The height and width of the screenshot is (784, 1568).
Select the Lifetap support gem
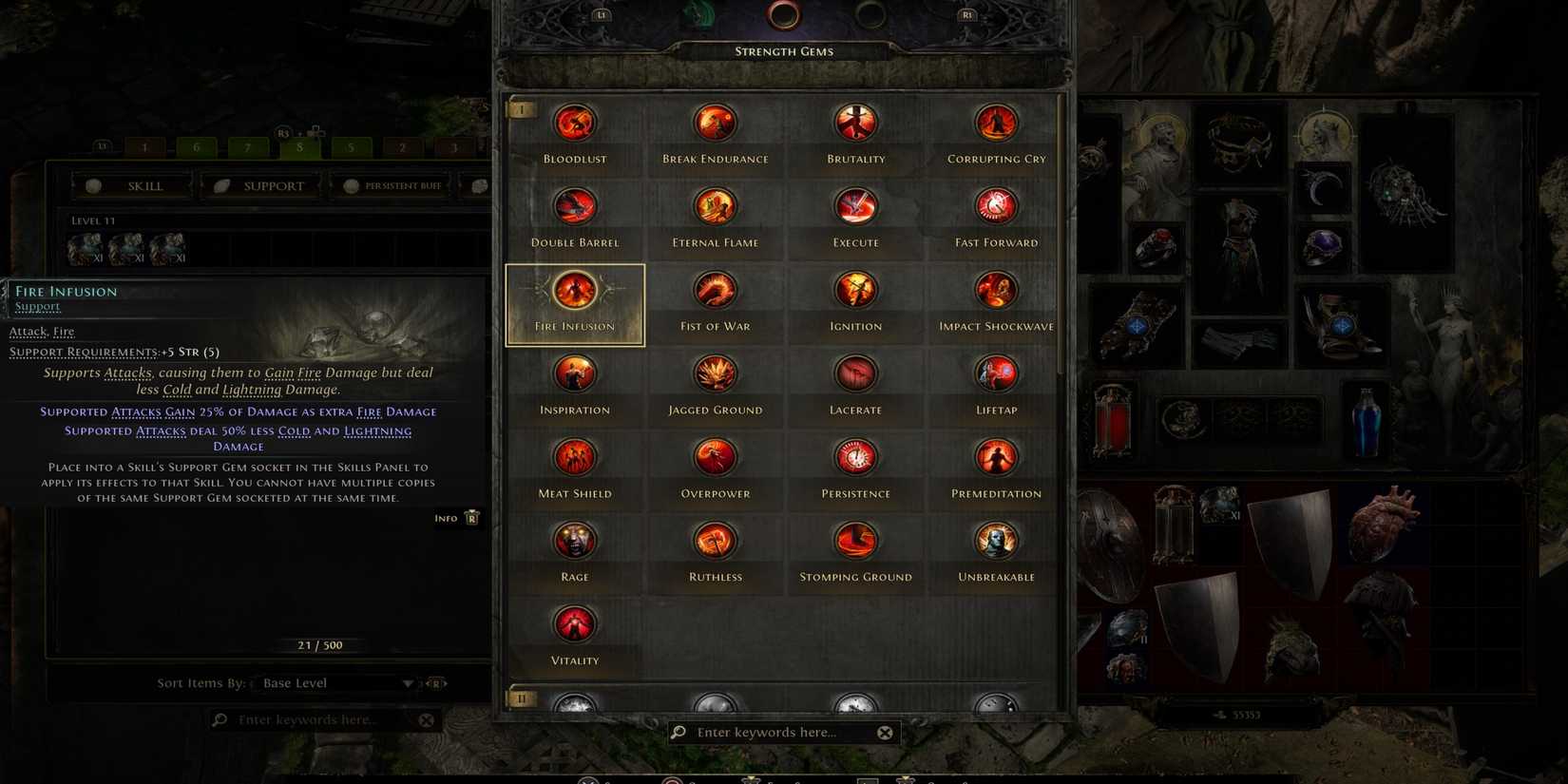(x=995, y=373)
